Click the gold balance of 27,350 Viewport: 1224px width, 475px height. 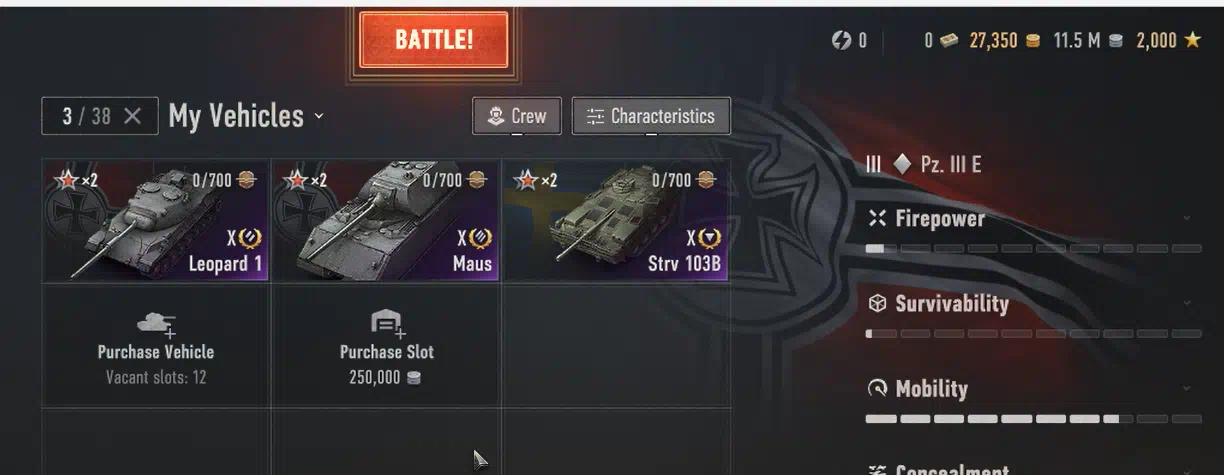click(x=1004, y=41)
